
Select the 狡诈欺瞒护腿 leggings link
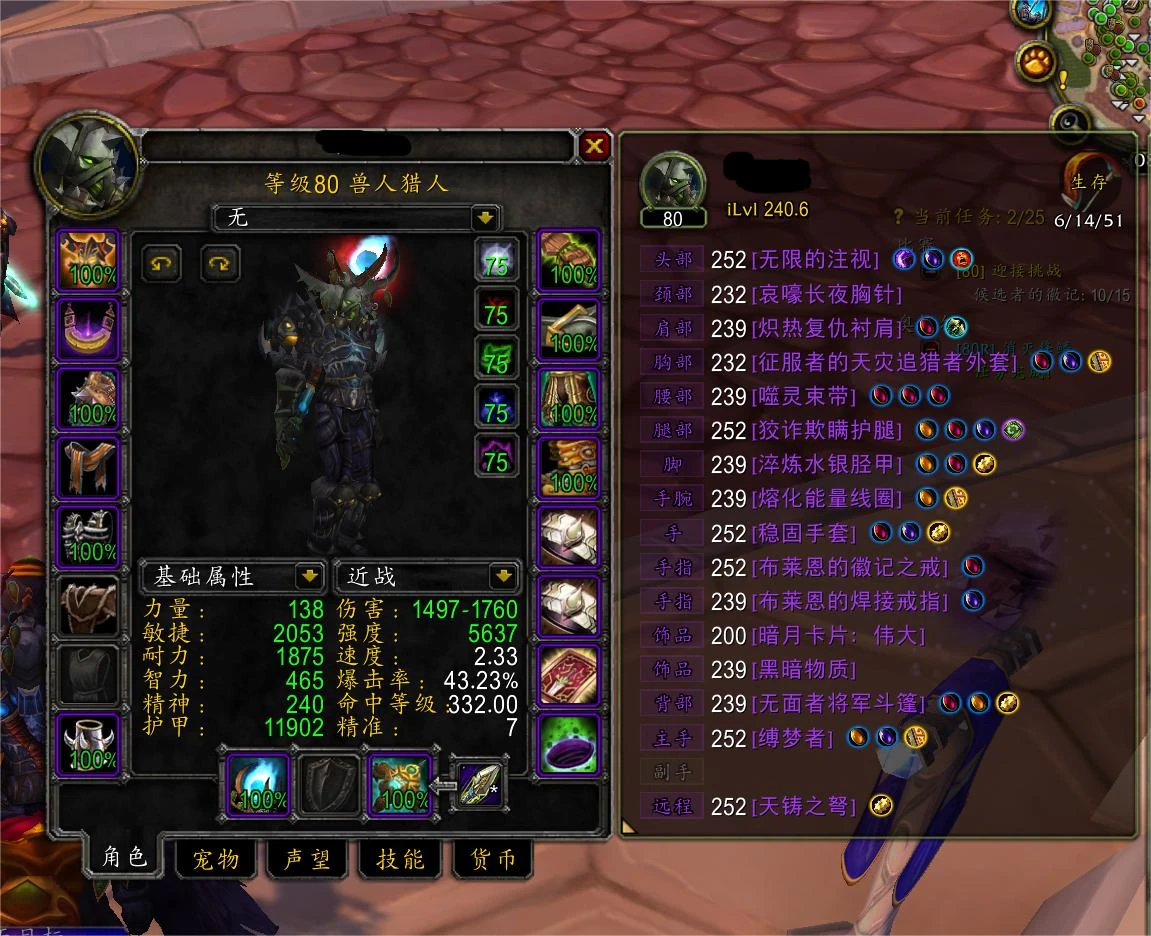pos(826,430)
